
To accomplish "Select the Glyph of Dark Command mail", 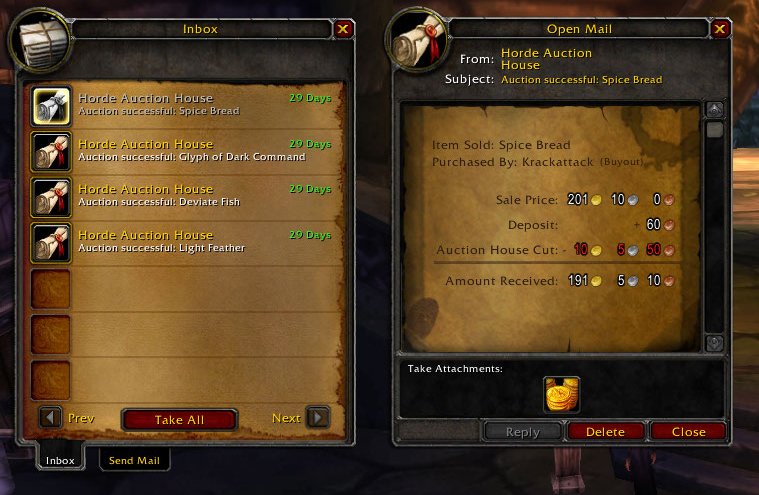I will click(51, 150).
